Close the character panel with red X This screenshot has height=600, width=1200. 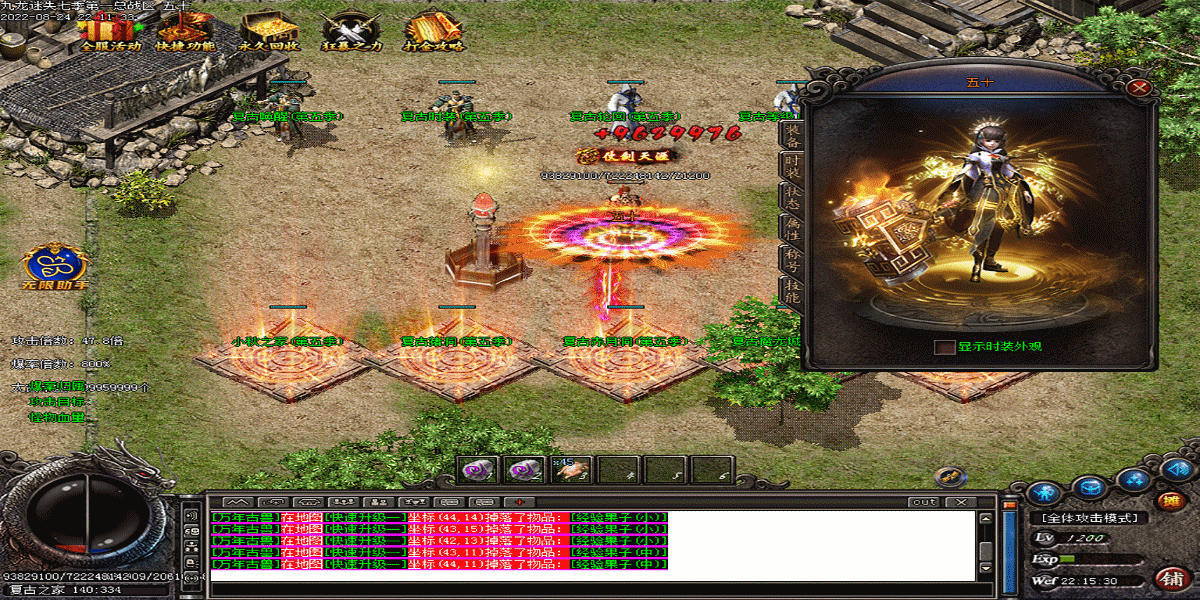tap(1137, 88)
